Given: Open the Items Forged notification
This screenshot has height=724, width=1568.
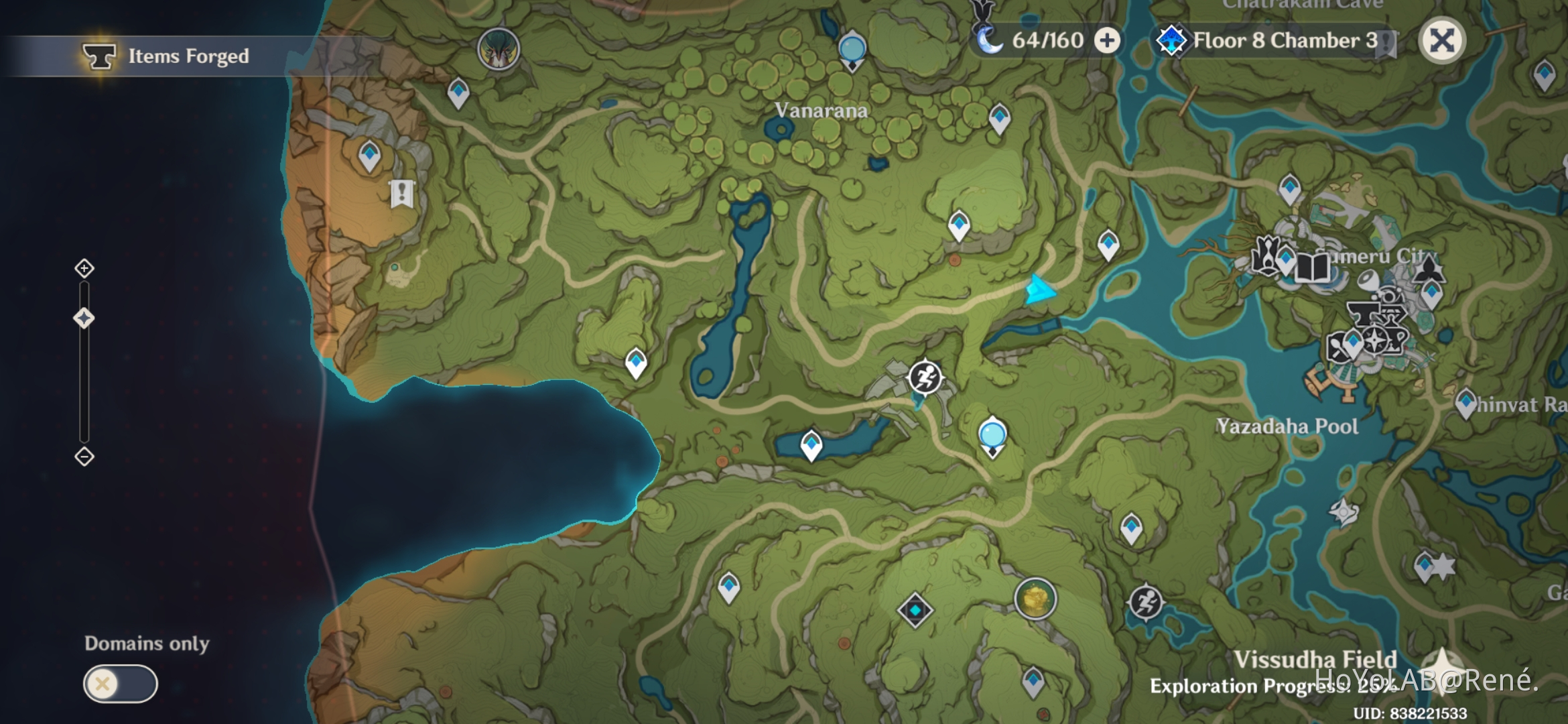Looking at the screenshot, I should [168, 57].
